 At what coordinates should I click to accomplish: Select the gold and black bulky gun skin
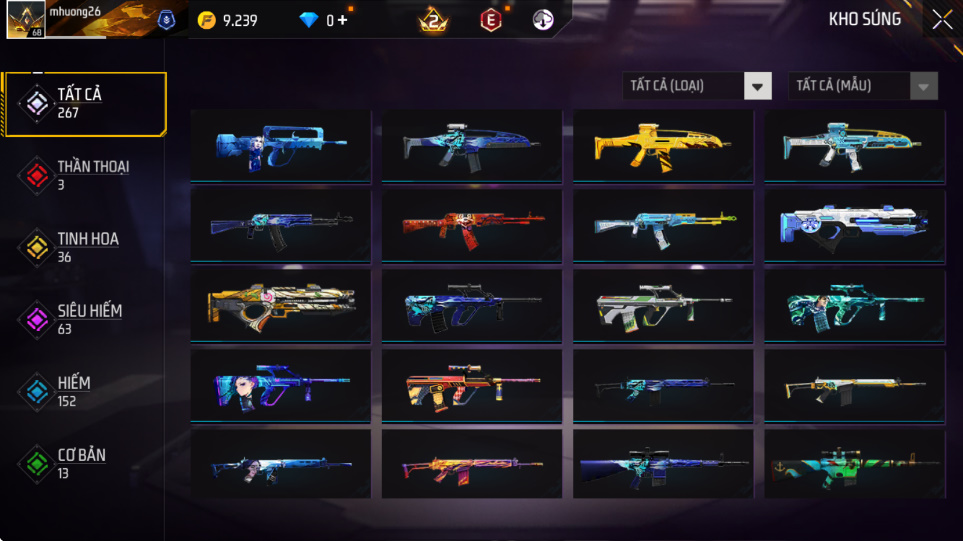[x=280, y=304]
